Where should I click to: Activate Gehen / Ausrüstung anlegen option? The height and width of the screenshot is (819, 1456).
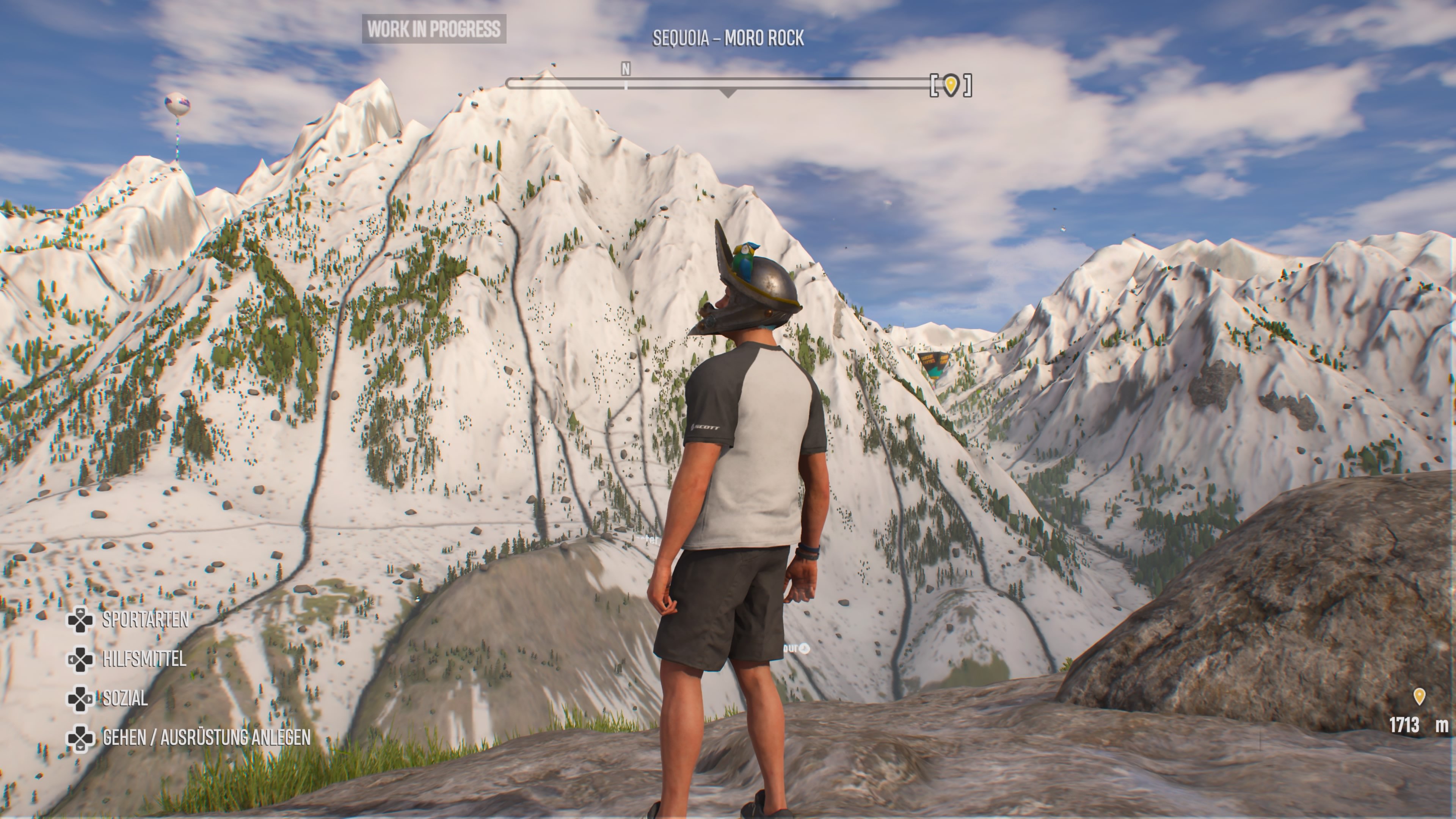click(x=206, y=737)
